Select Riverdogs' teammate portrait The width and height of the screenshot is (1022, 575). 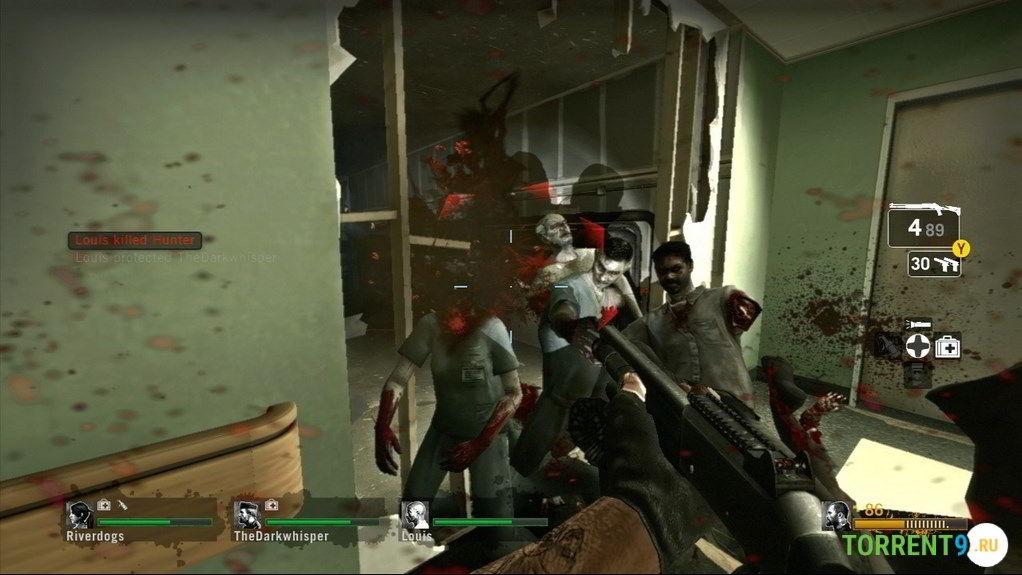80,514
